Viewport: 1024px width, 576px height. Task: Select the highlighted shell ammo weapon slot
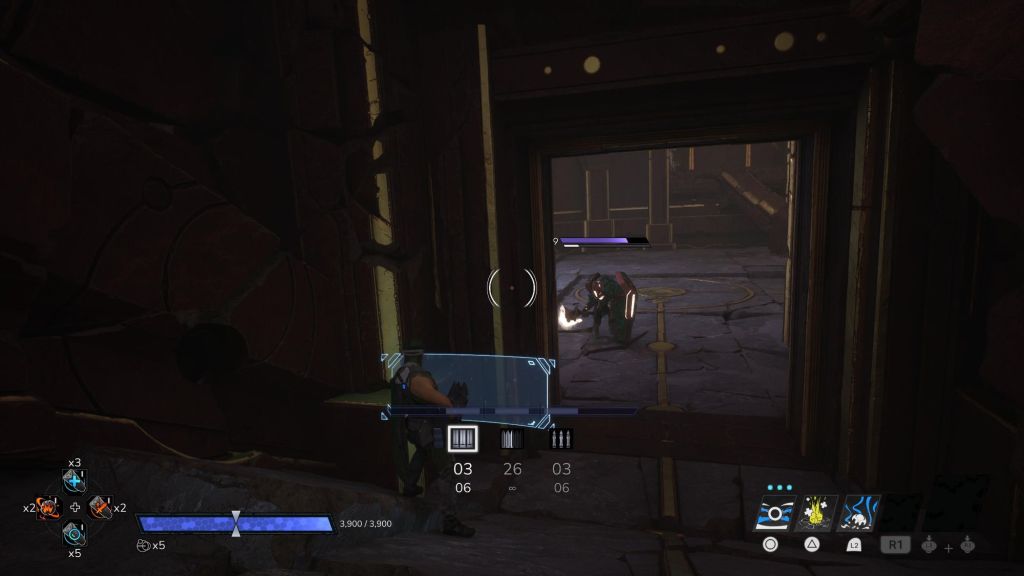pyautogui.click(x=462, y=439)
